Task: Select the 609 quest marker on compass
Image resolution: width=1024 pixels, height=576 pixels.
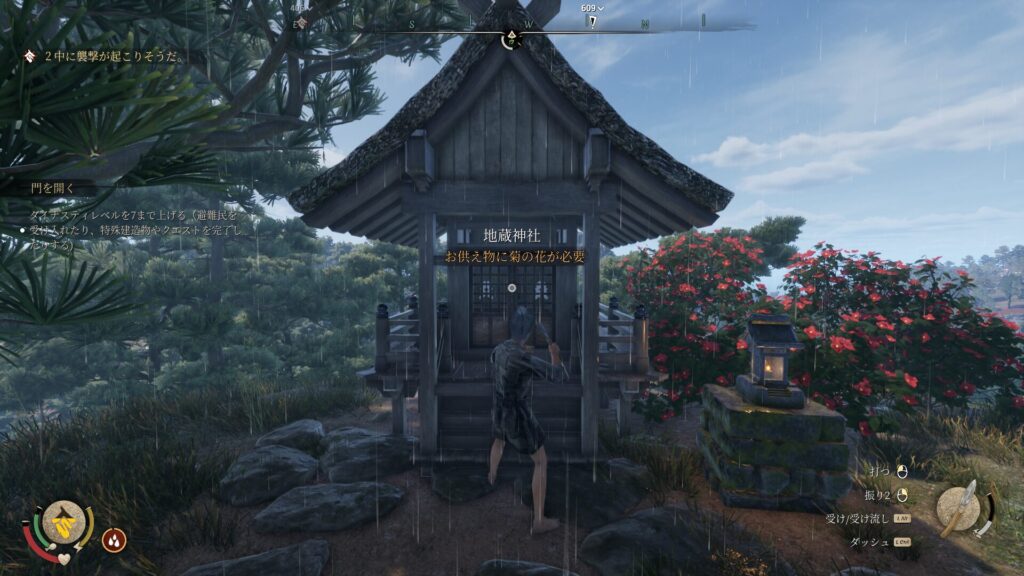Action: (593, 15)
